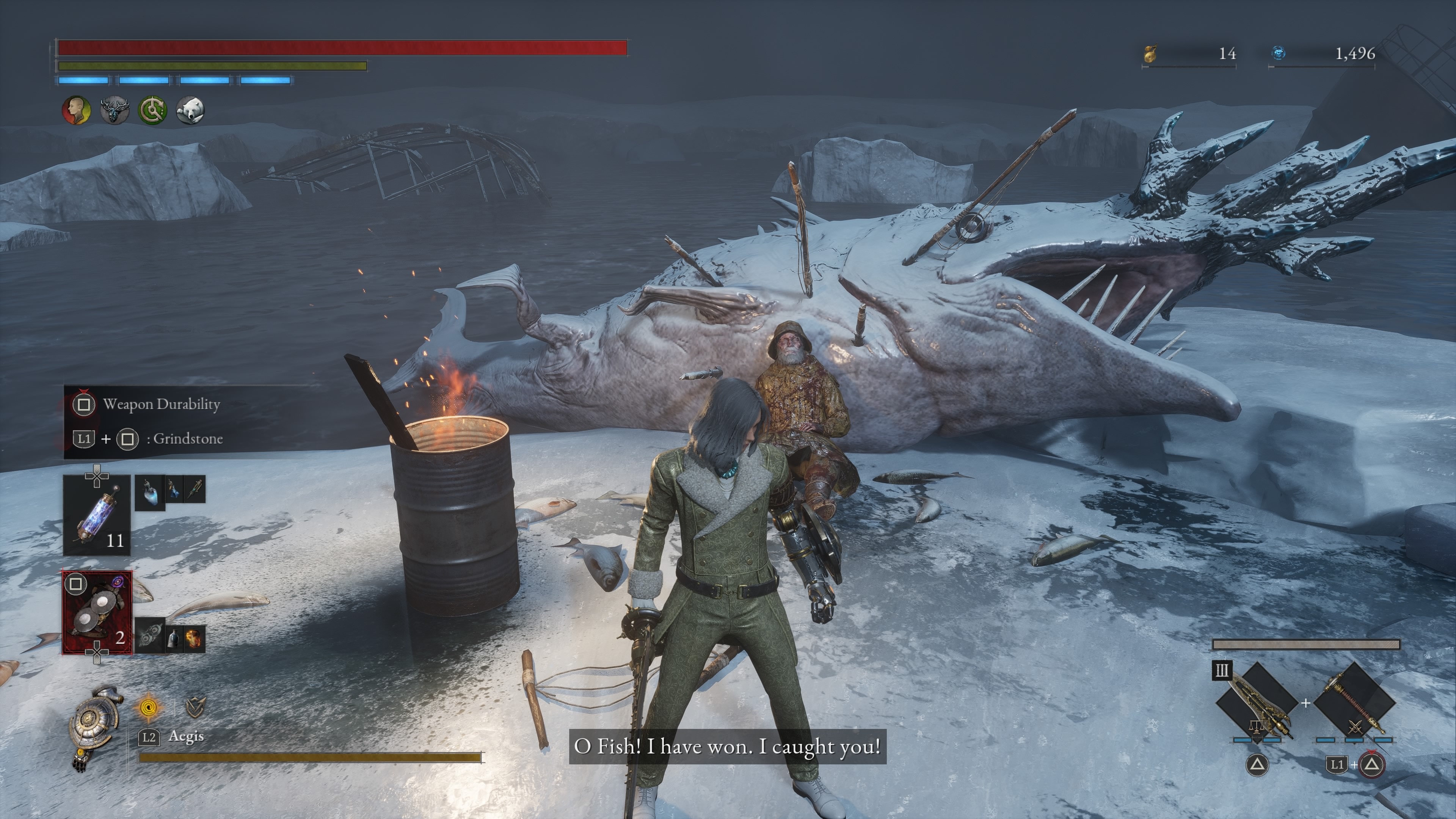This screenshot has width=1456, height=819.
Task: Click the green gear-arrow buff icon
Action: [x=152, y=110]
